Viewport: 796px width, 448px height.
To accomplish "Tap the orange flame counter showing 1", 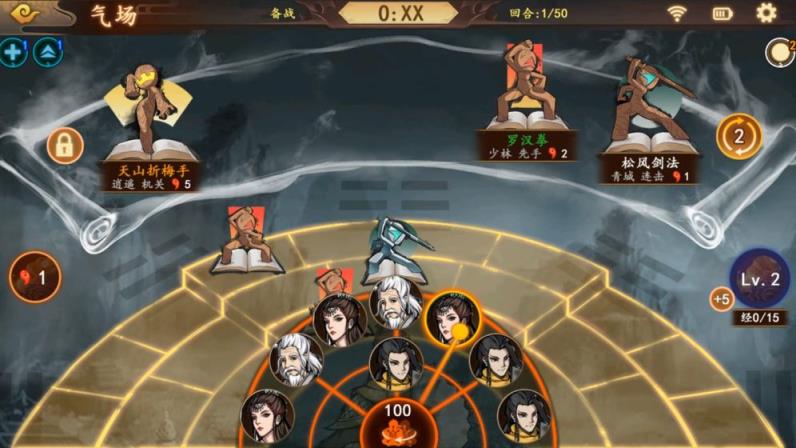I will point(35,277).
